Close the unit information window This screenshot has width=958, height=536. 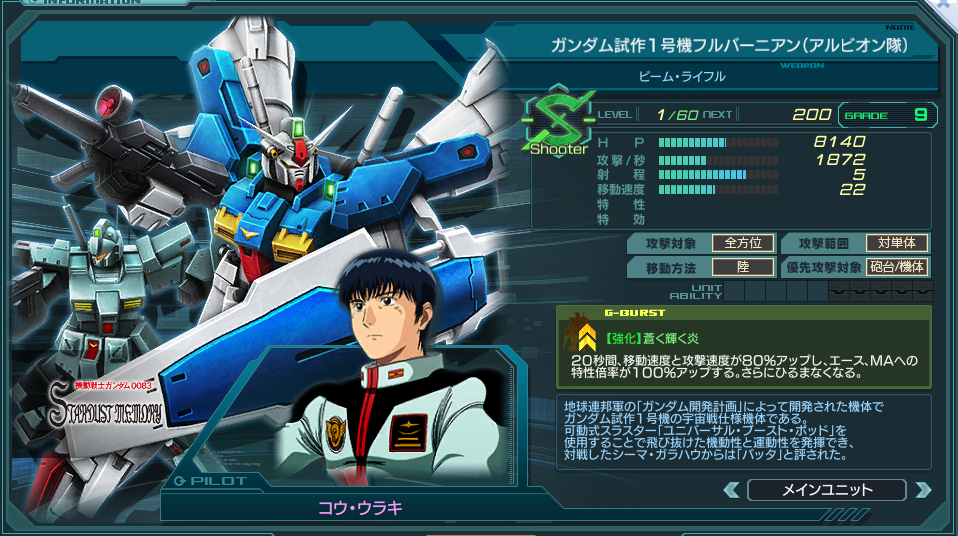tap(945, 7)
